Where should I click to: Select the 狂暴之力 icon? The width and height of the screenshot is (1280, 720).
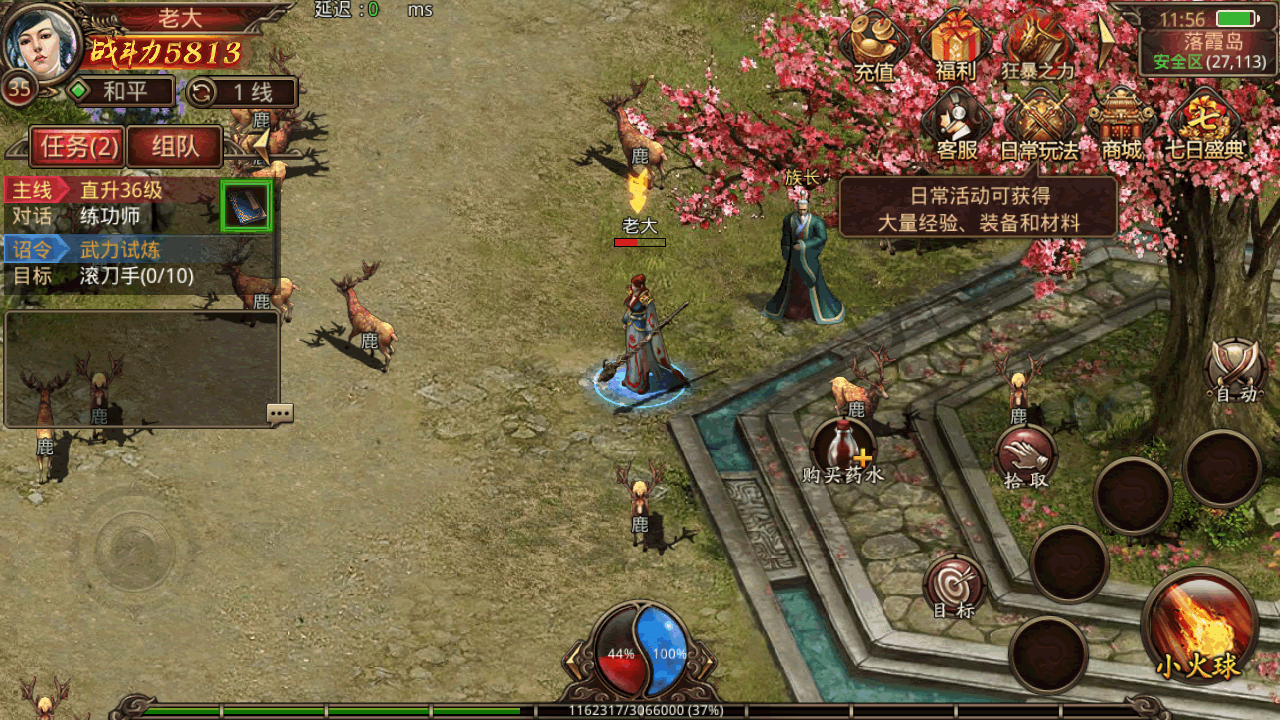pyautogui.click(x=1037, y=45)
